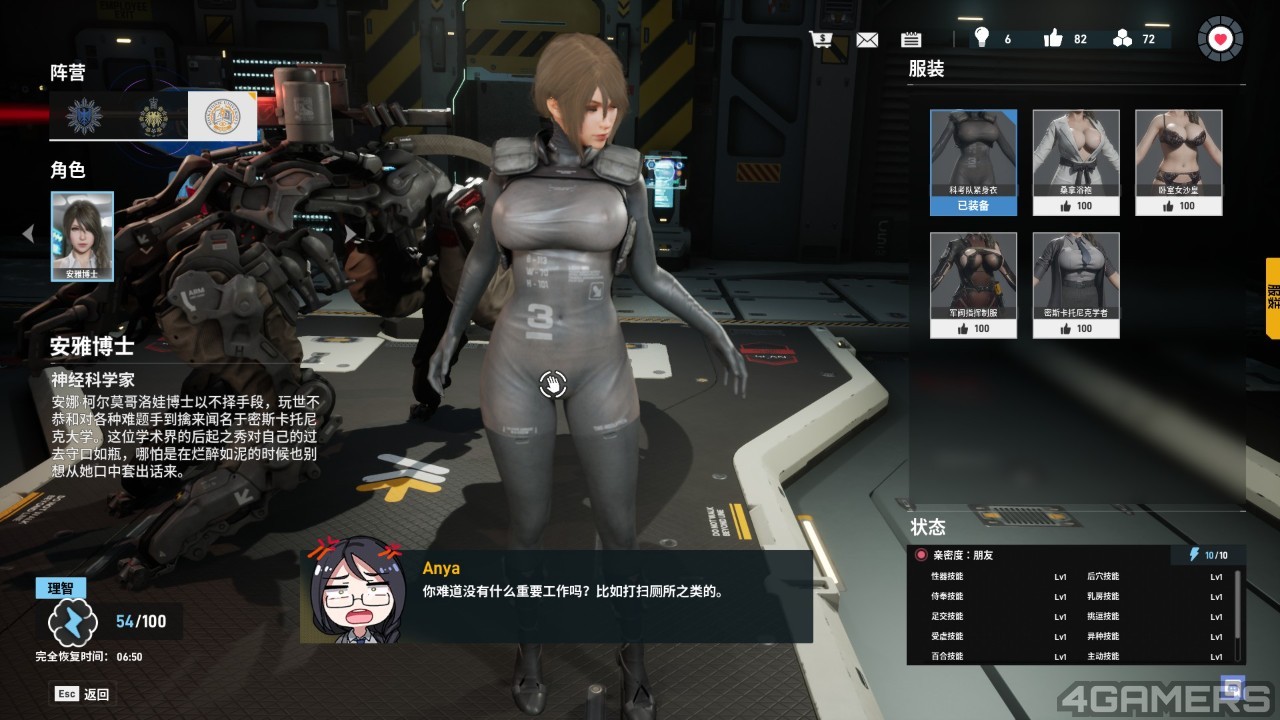The image size is (1280, 720).
Task: Pick the 卧室女沙皇 outfit
Action: pos(1178,162)
